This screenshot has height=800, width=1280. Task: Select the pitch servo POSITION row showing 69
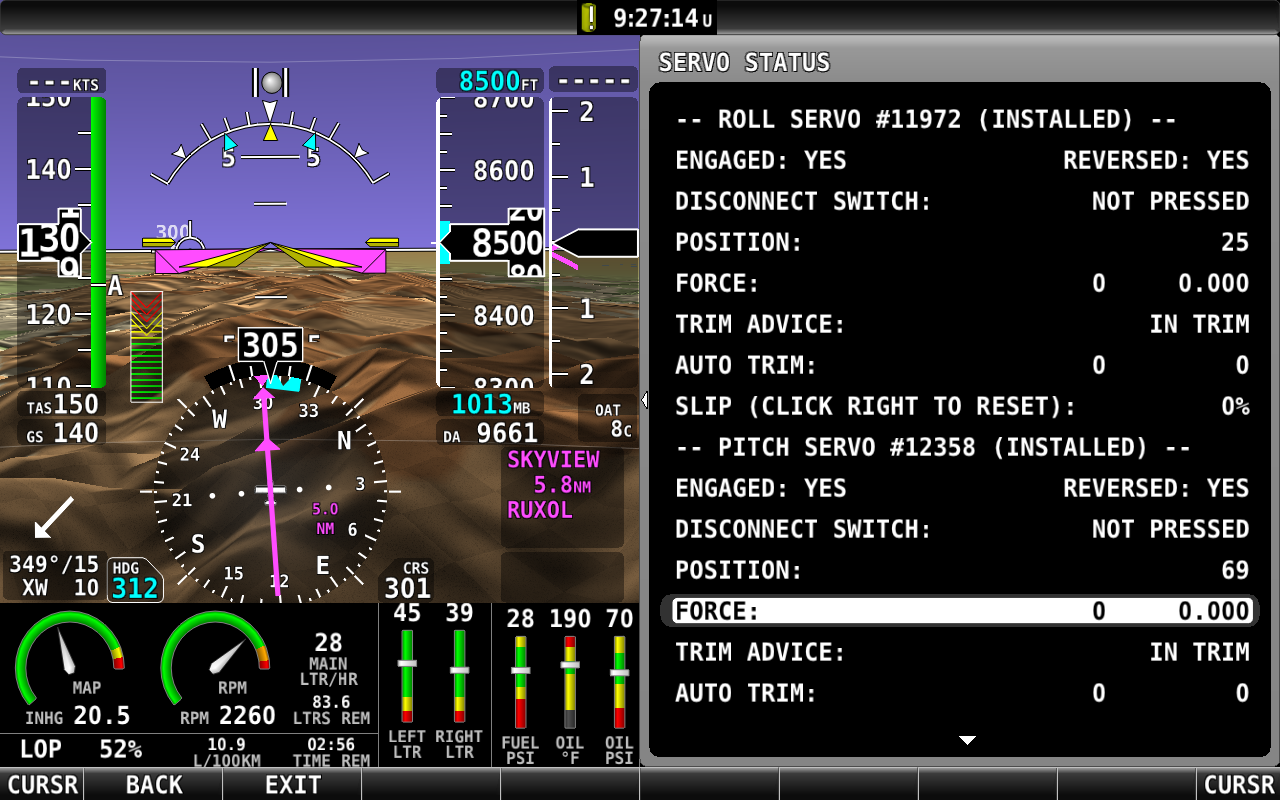coord(961,570)
